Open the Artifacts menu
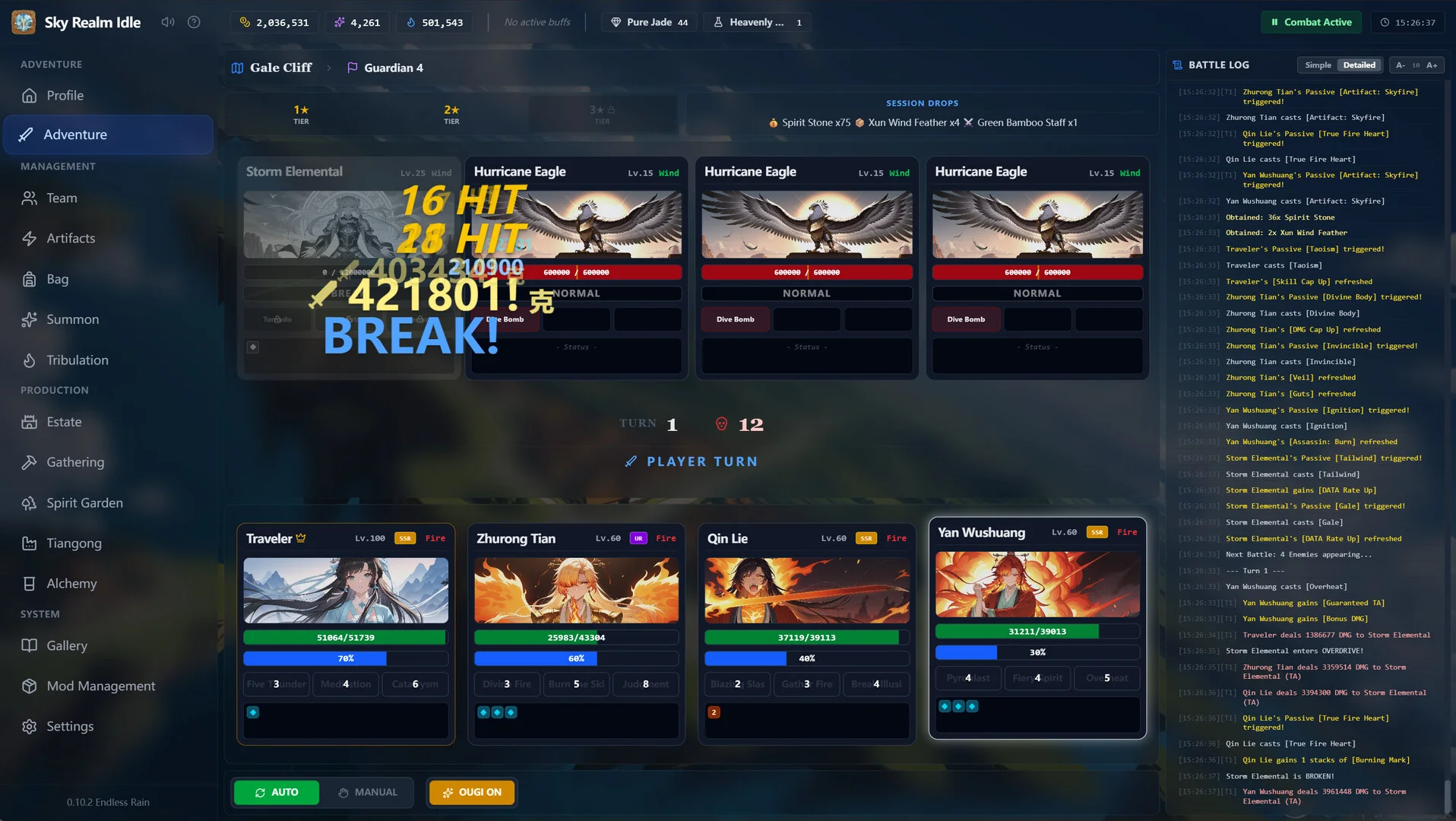Screen dimensions: 1456x821 [71, 239]
